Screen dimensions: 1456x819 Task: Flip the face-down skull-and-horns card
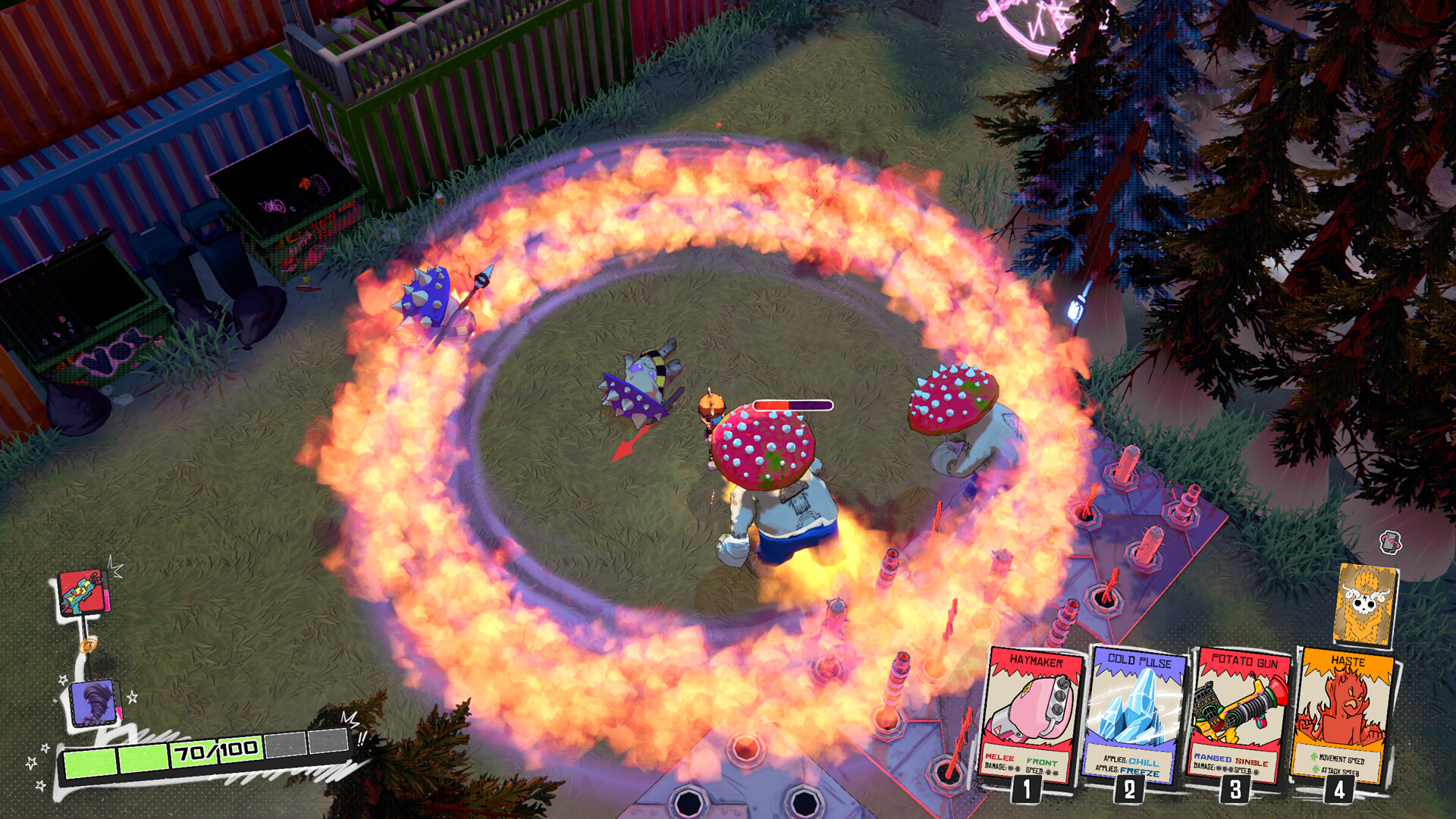coord(1365,603)
